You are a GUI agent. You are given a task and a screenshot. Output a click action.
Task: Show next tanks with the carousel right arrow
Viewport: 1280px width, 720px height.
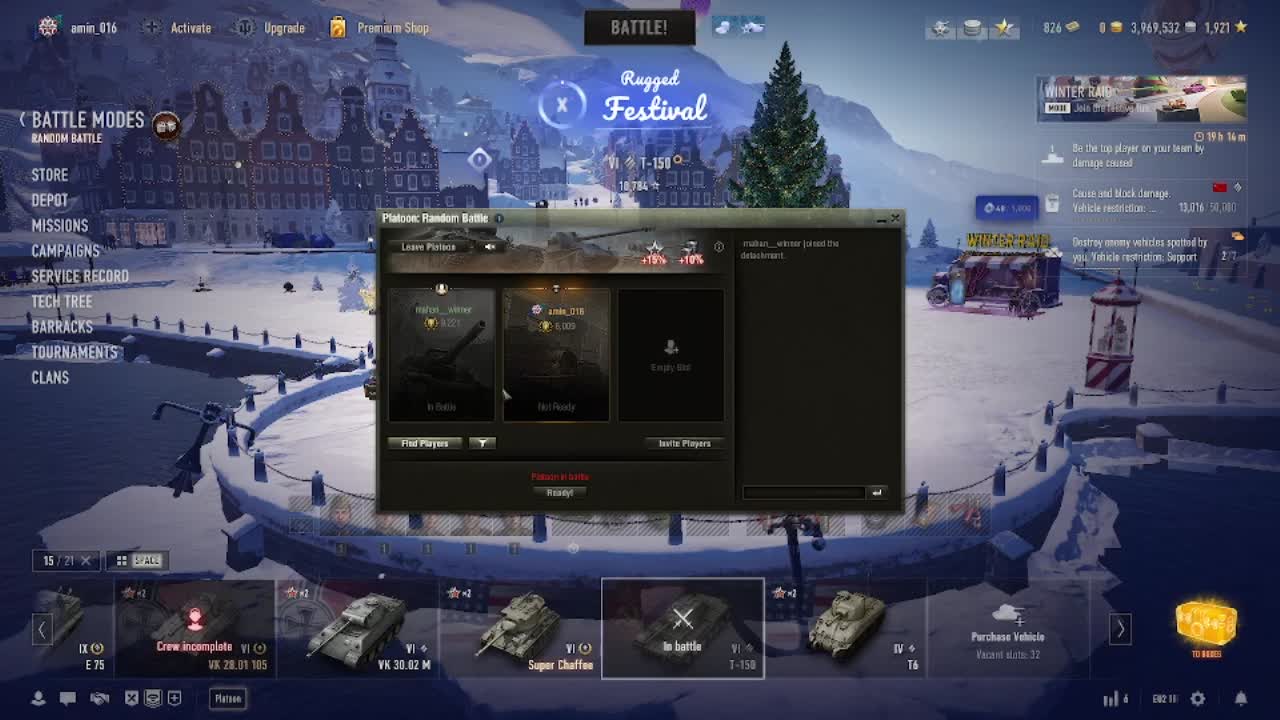(x=1120, y=628)
